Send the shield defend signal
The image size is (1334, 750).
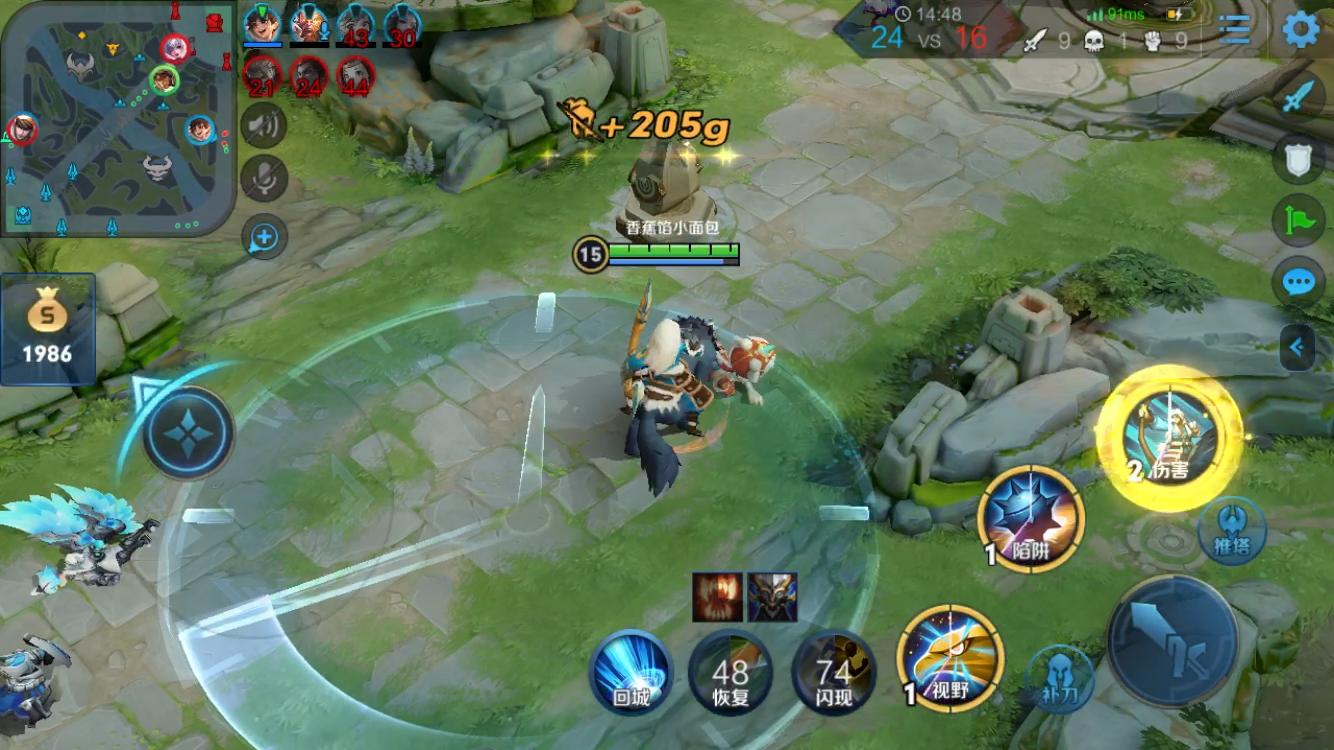(1298, 159)
